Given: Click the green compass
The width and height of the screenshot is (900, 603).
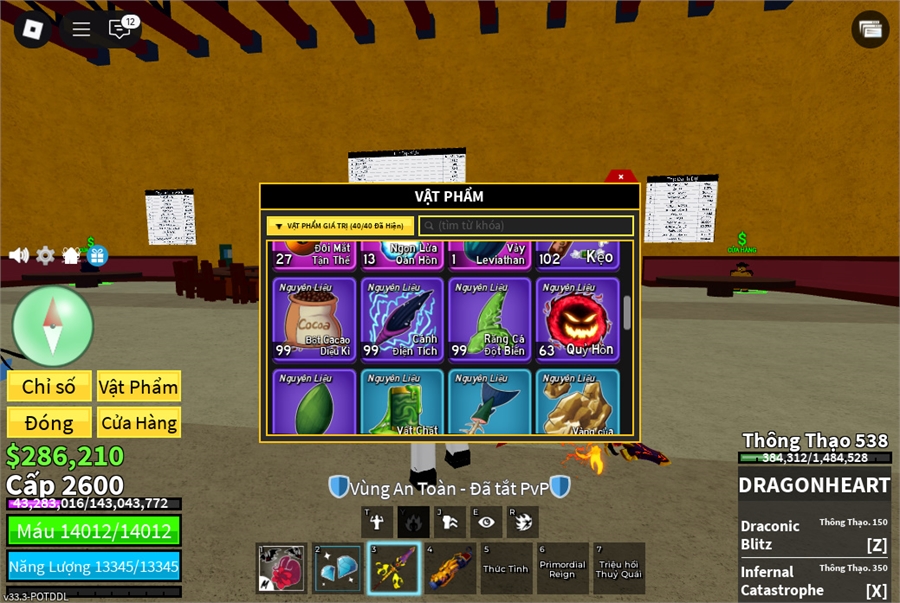Looking at the screenshot, I should coord(53,327).
